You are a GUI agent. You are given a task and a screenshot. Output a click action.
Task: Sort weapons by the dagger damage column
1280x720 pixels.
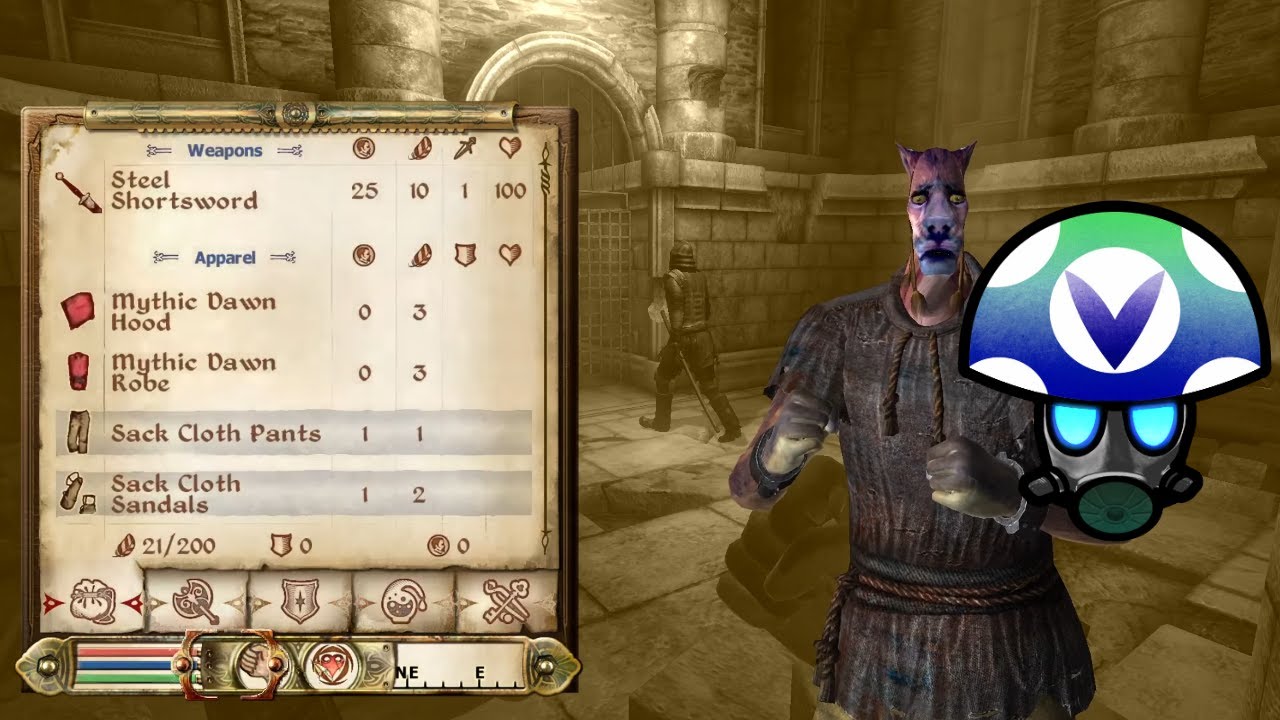(465, 149)
